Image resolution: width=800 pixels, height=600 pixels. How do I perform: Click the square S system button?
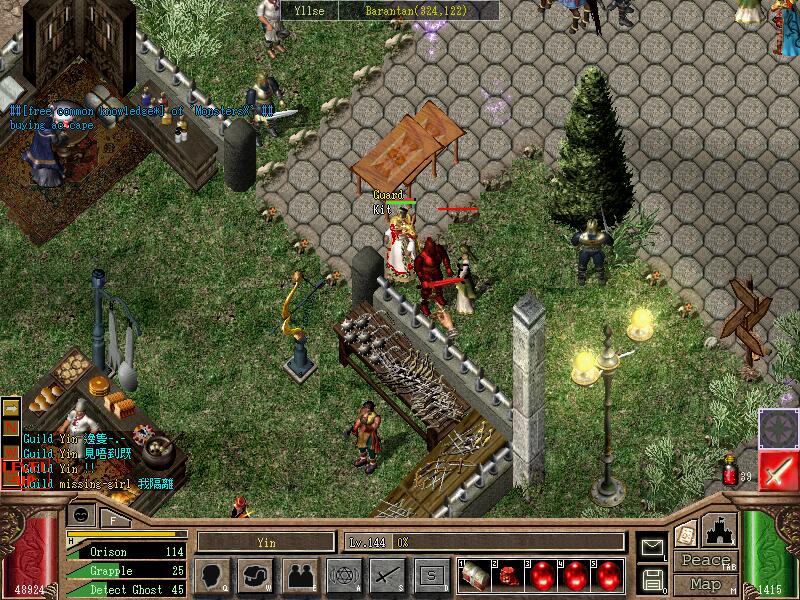431,574
